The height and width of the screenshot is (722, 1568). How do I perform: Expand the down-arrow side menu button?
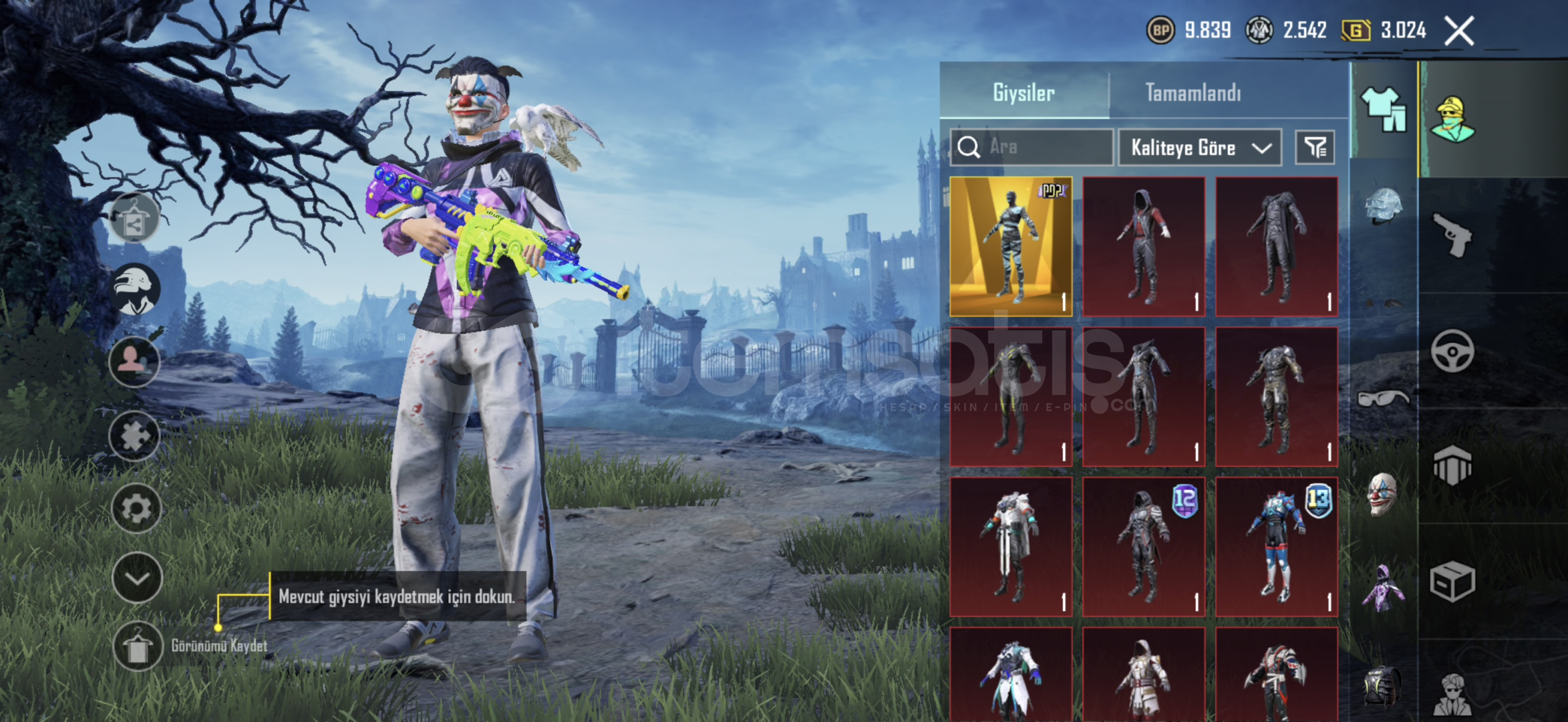[x=136, y=578]
